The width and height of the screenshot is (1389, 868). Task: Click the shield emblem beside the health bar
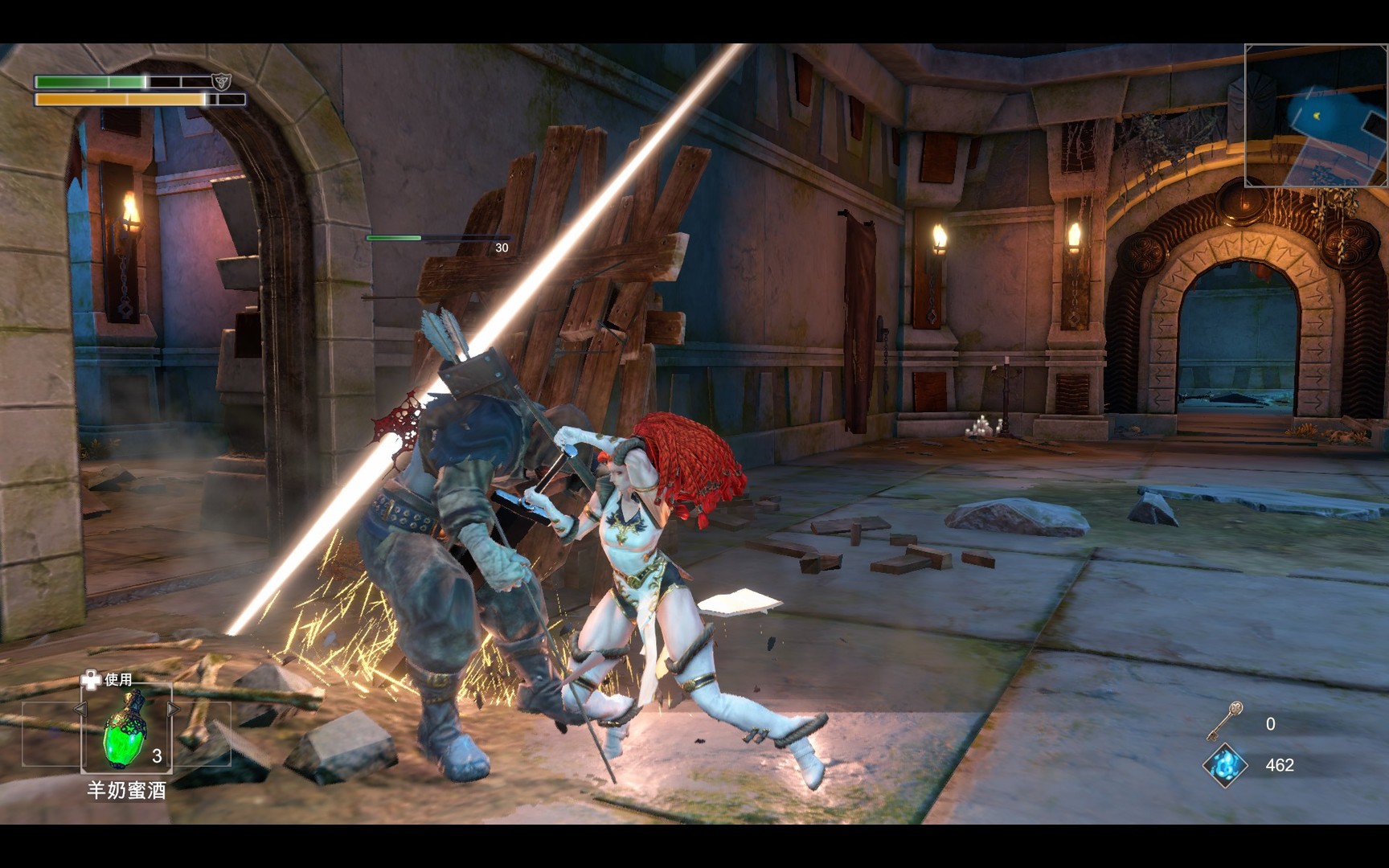[x=221, y=81]
